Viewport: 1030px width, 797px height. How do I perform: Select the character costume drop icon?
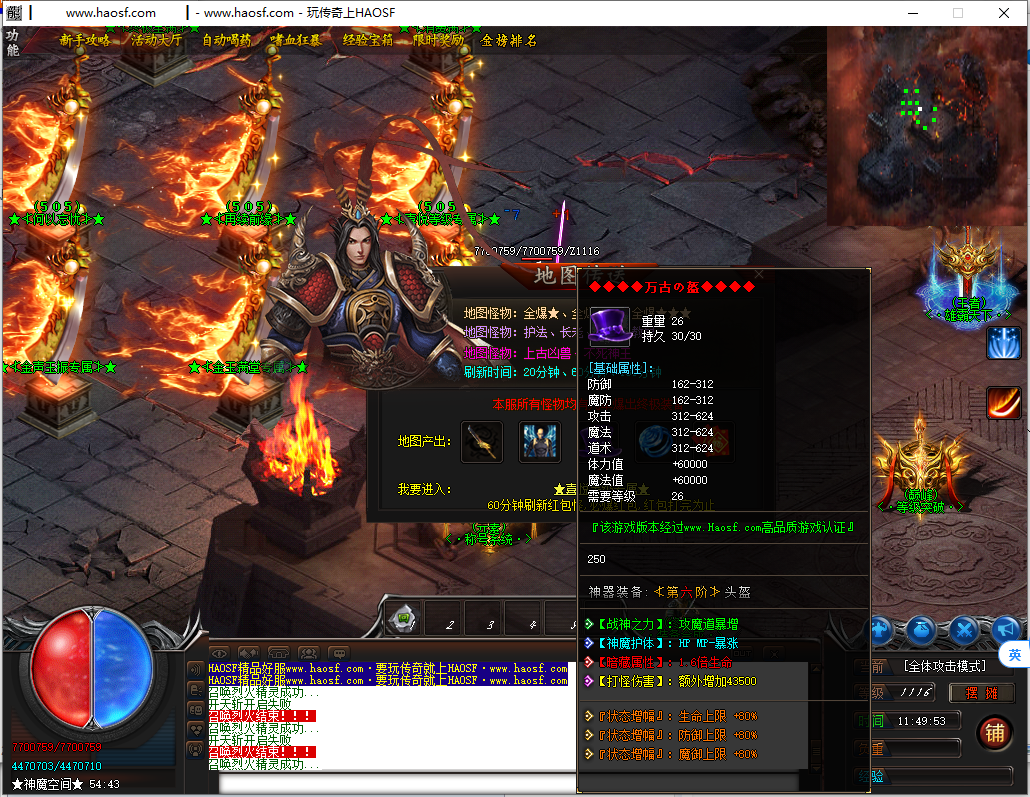coord(540,442)
